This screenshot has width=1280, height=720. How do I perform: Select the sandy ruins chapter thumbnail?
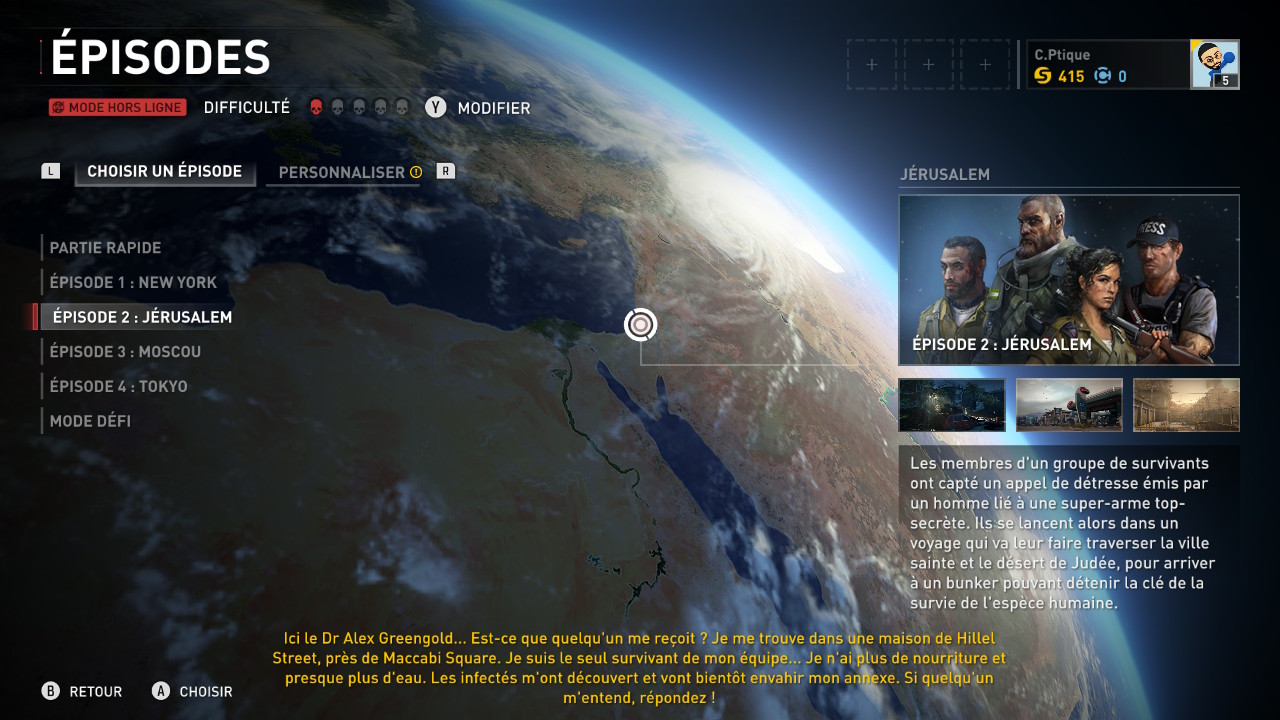coord(1186,405)
